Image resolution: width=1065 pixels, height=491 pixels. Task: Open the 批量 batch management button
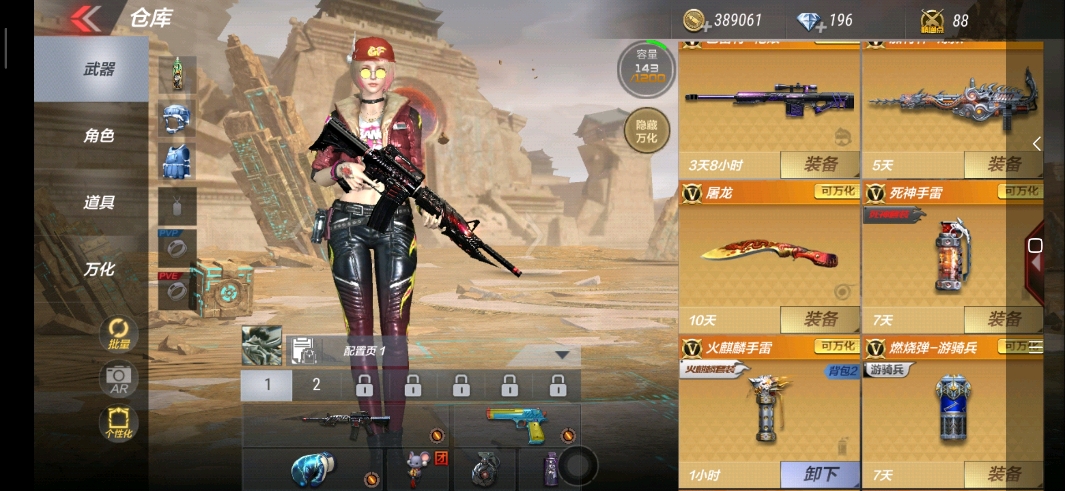pyautogui.click(x=119, y=333)
